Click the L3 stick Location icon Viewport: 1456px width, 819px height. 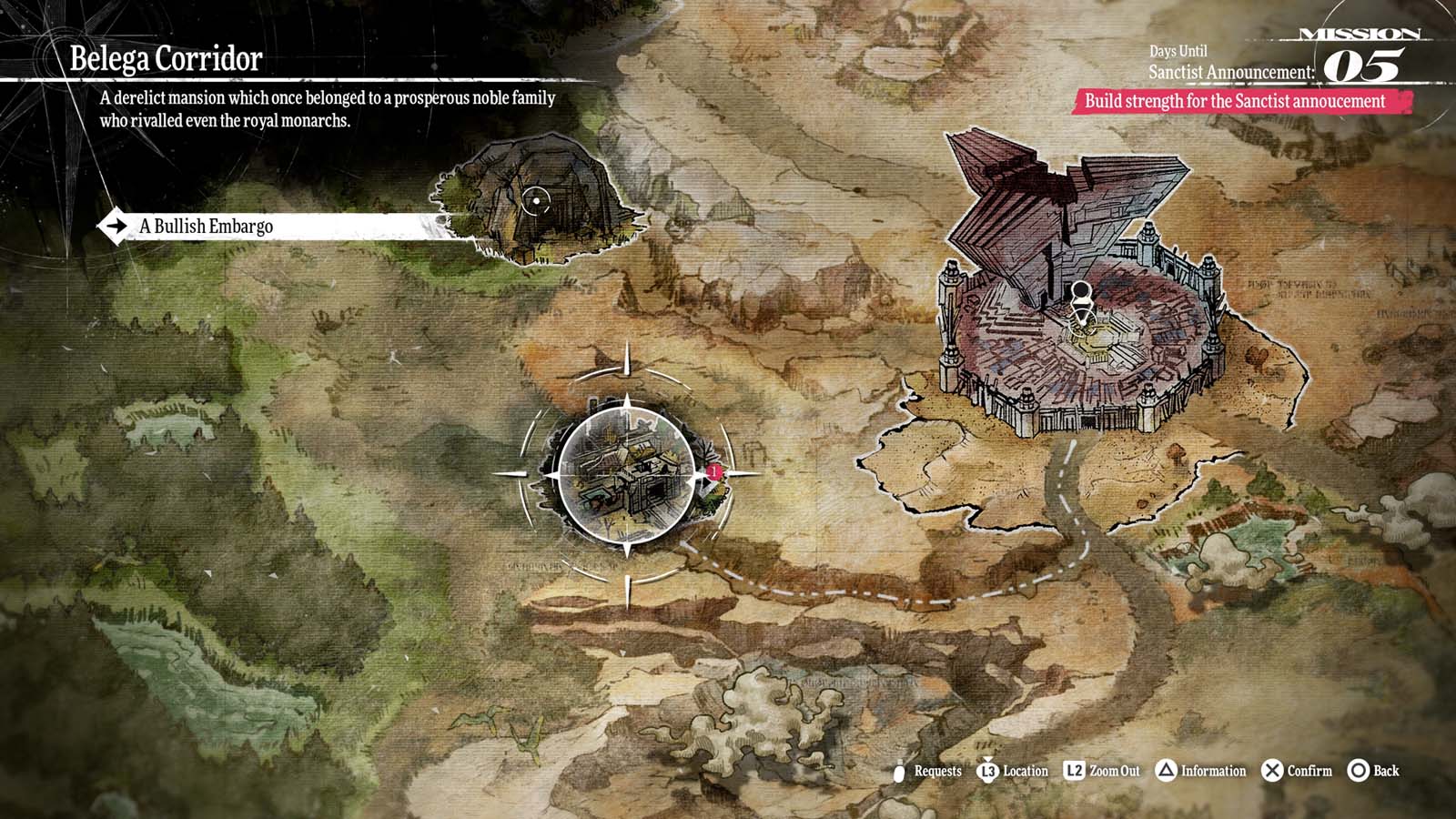(x=988, y=771)
